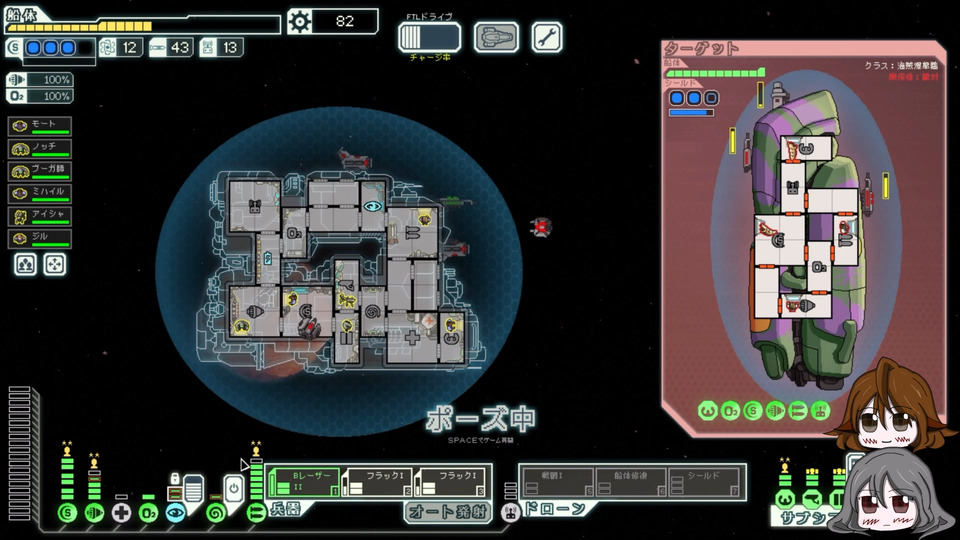
Task: Click the shields system power icon
Action: (x=68, y=513)
